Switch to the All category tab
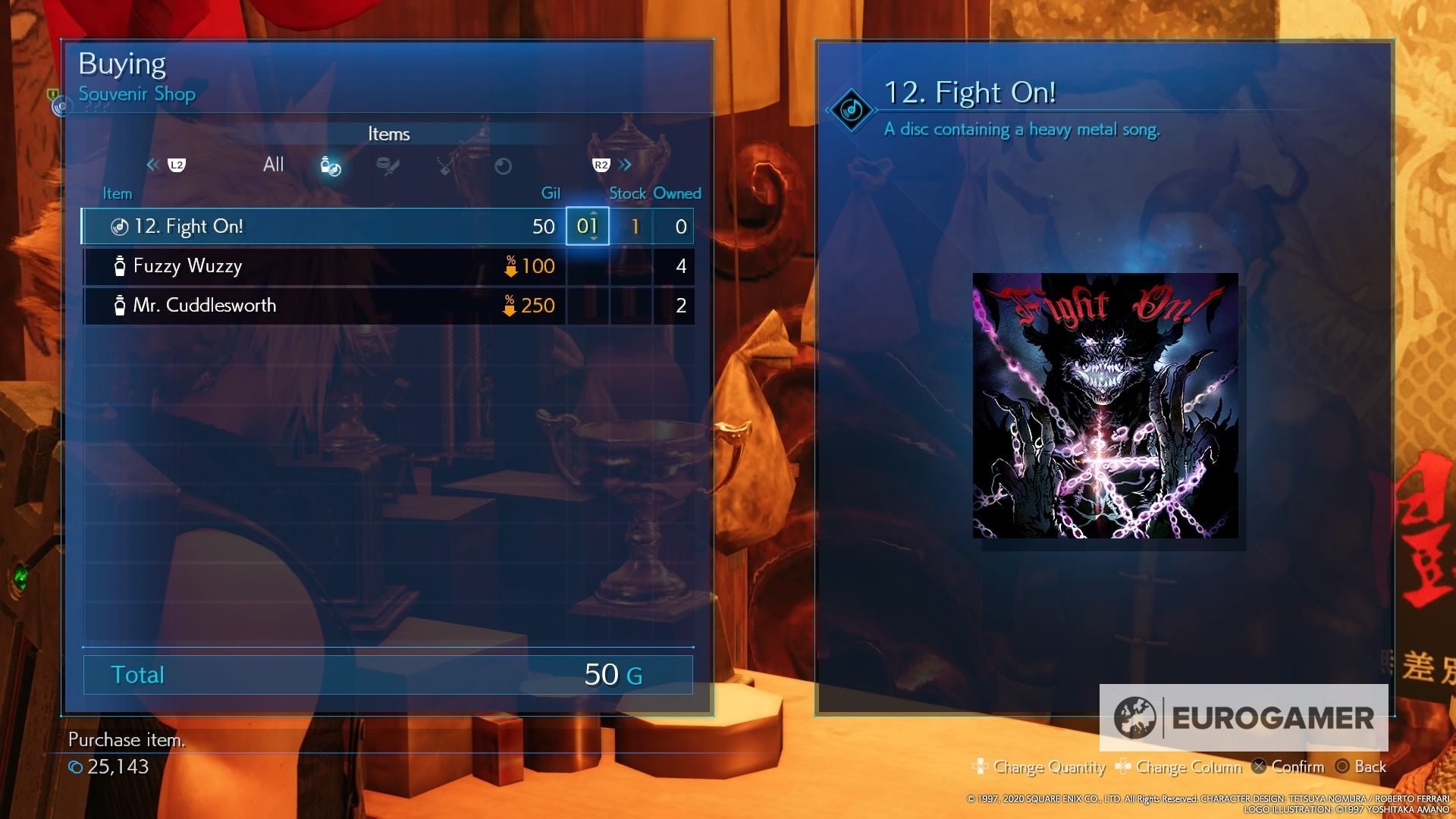 pos(273,164)
